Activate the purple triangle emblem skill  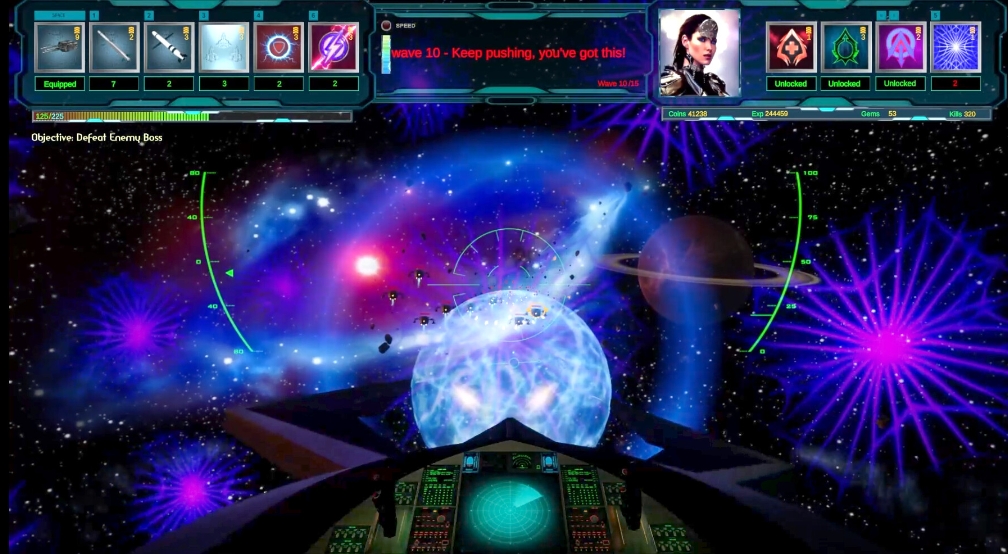[900, 47]
